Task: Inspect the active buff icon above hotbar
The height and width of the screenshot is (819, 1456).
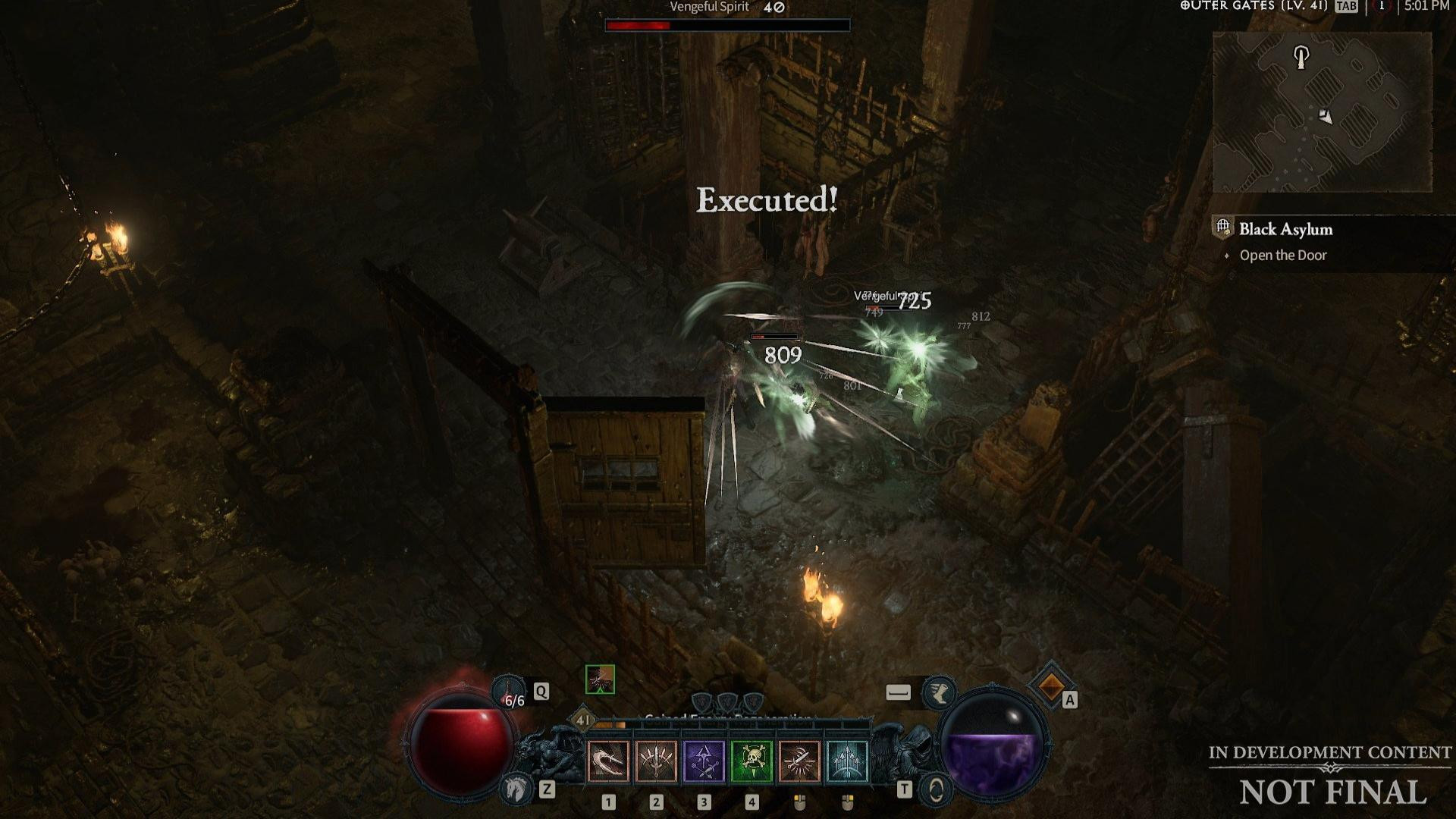Action: pyautogui.click(x=600, y=679)
